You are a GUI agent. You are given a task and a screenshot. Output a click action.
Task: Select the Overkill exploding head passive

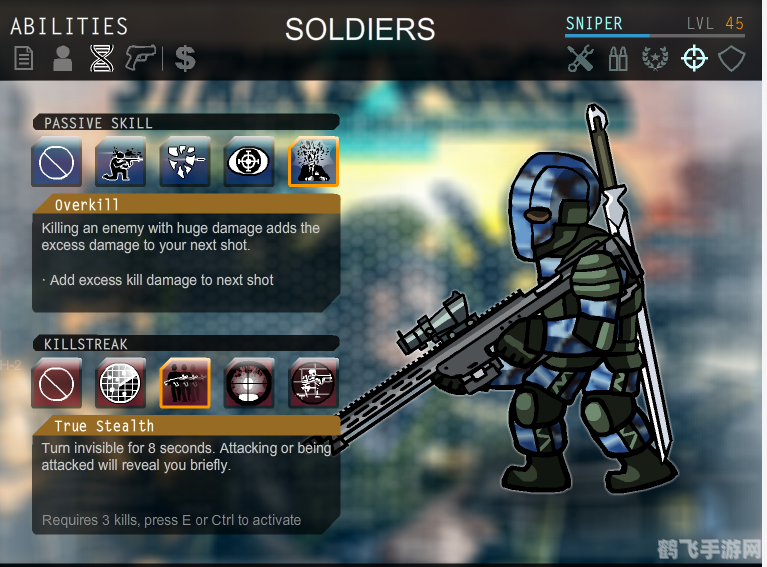click(x=313, y=162)
